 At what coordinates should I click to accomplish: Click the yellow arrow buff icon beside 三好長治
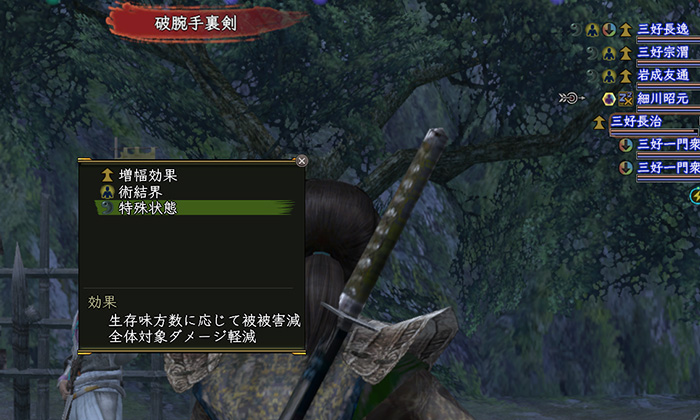(599, 122)
